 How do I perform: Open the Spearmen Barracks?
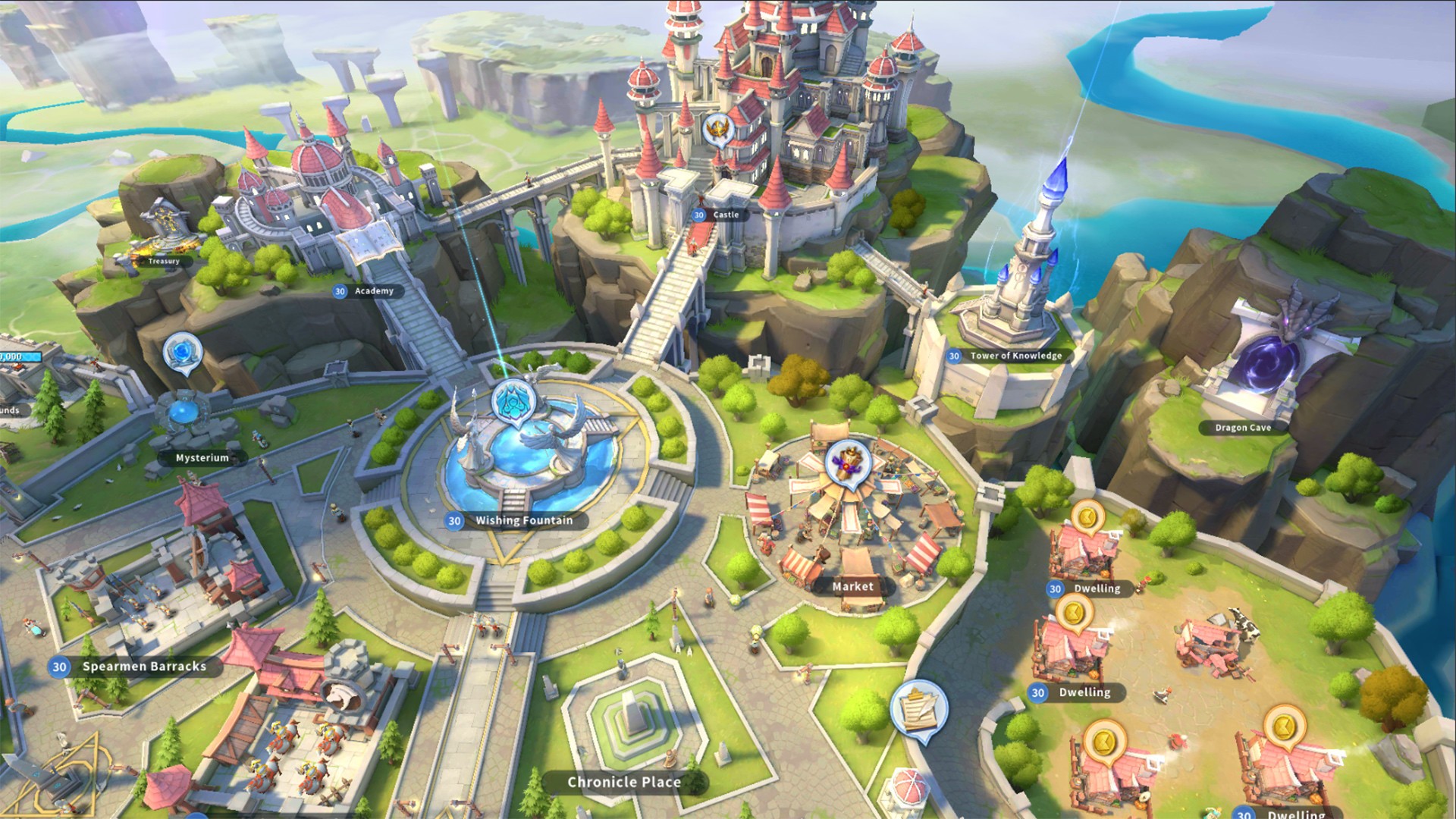click(143, 667)
